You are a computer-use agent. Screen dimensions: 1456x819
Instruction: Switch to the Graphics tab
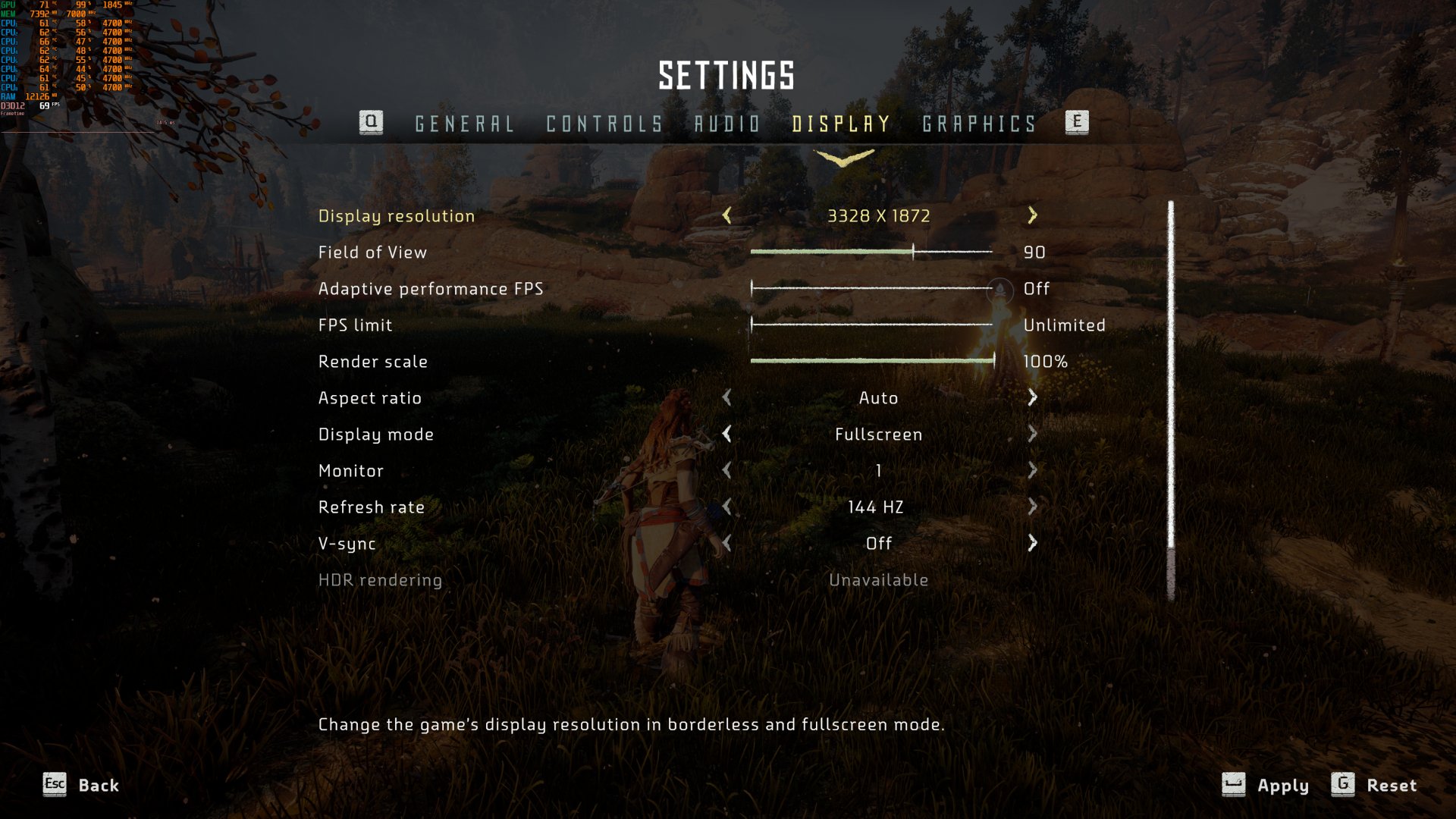click(979, 124)
